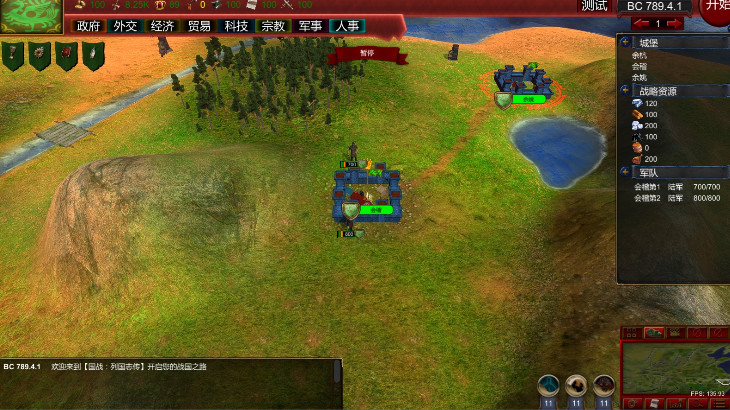Choose the 军事 military menu
Viewport: 730px width, 410px height.
pyautogui.click(x=310, y=26)
